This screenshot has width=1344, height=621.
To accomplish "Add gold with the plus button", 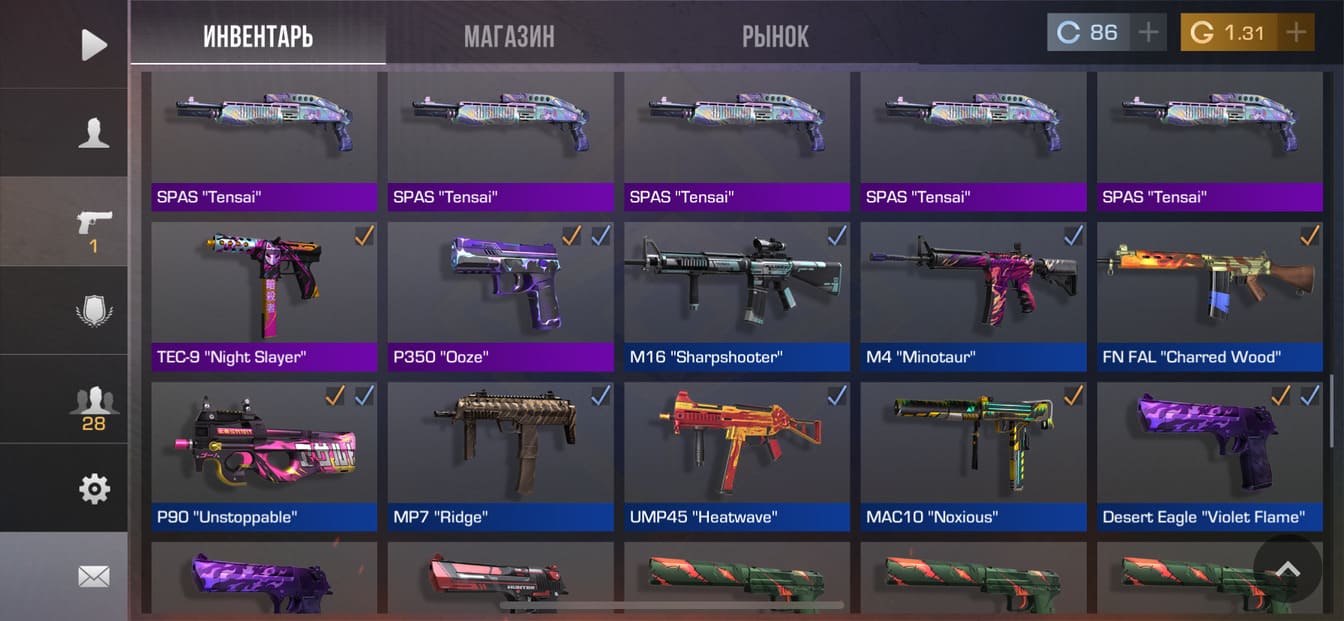I will pos(1296,32).
